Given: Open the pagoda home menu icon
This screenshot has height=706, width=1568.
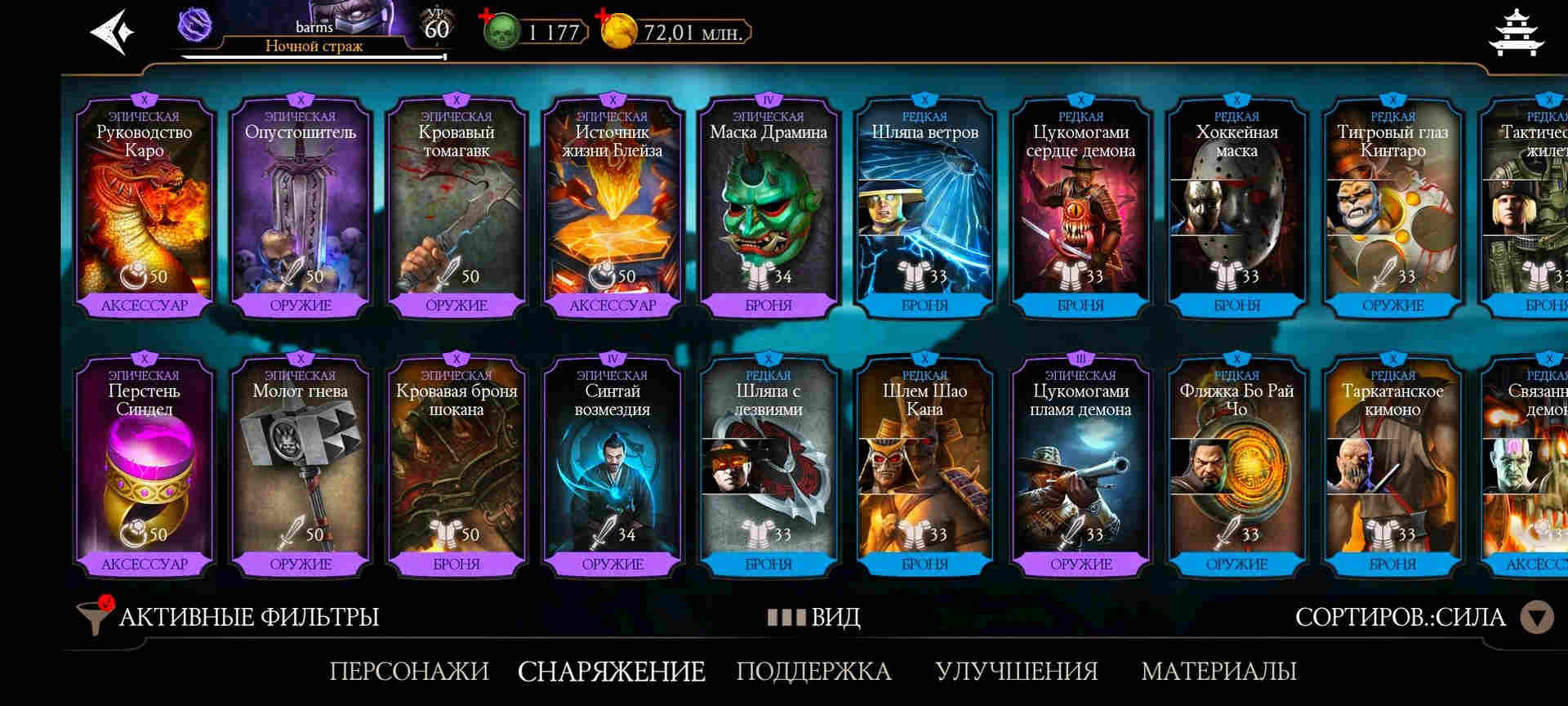Looking at the screenshot, I should (1516, 33).
